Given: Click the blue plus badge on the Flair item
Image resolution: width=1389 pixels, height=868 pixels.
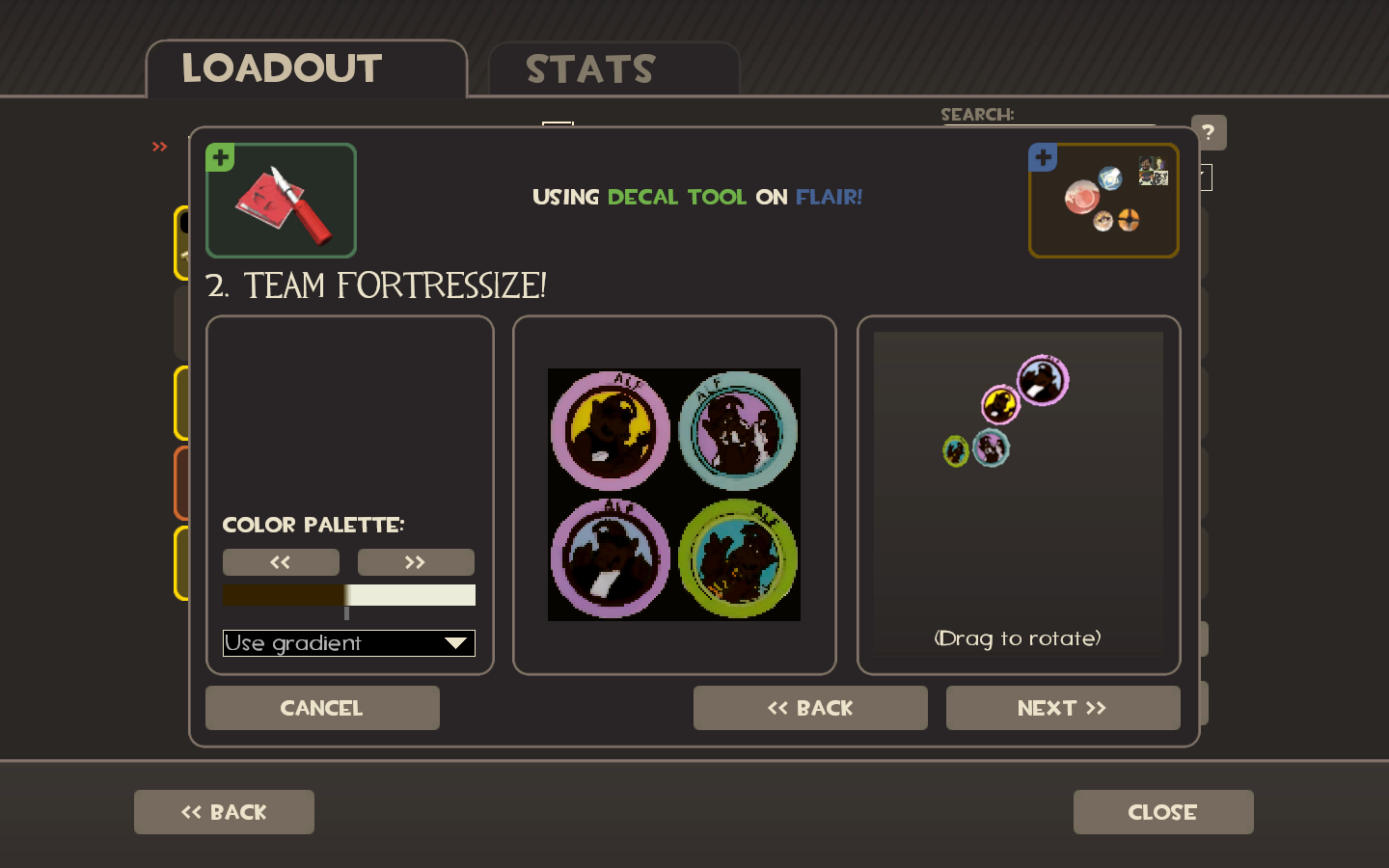Looking at the screenshot, I should [1043, 157].
